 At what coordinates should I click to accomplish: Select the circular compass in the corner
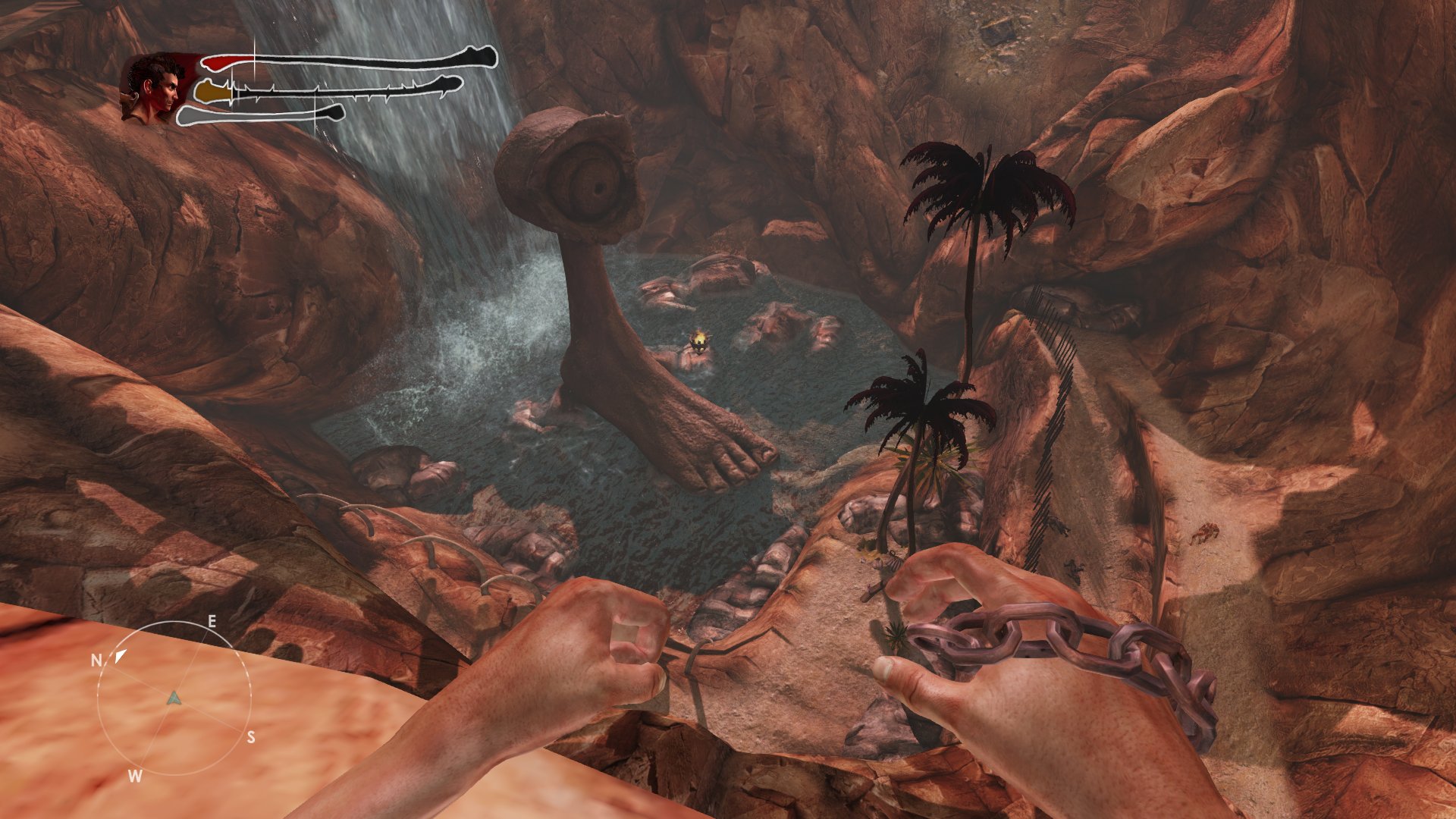[174, 696]
